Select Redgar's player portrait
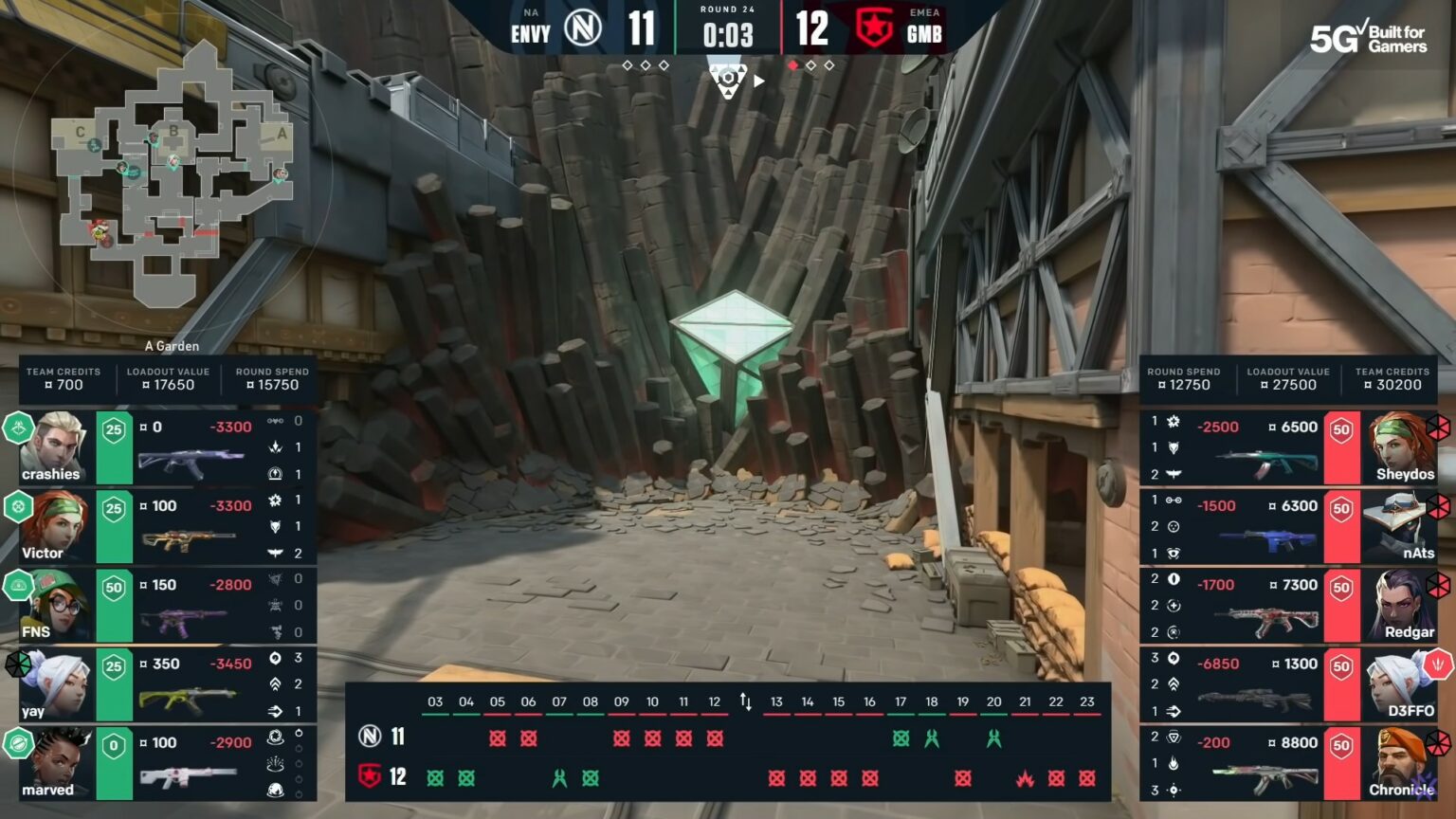The image size is (1456, 819). [1399, 605]
